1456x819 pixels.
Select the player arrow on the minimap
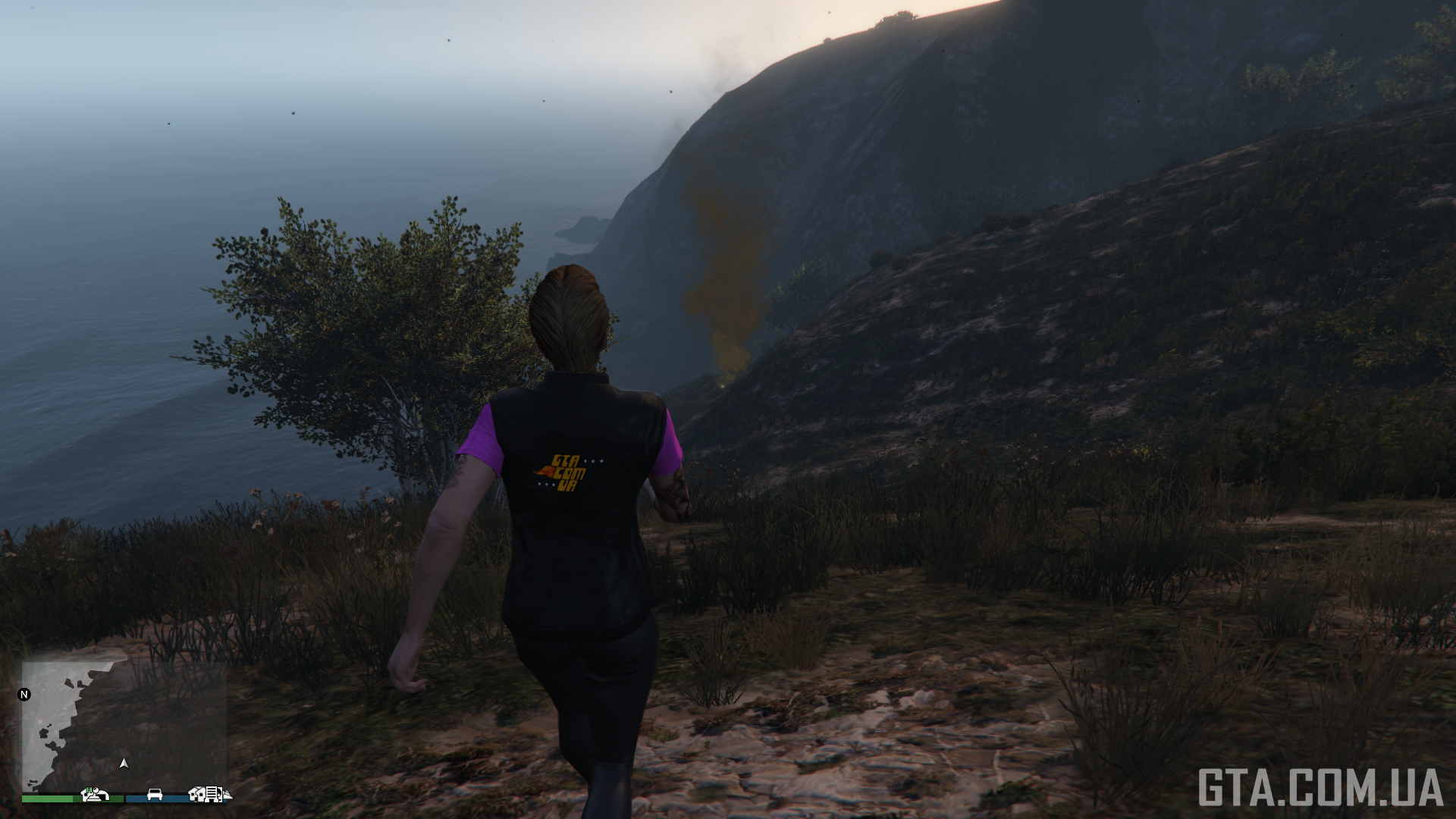124,763
